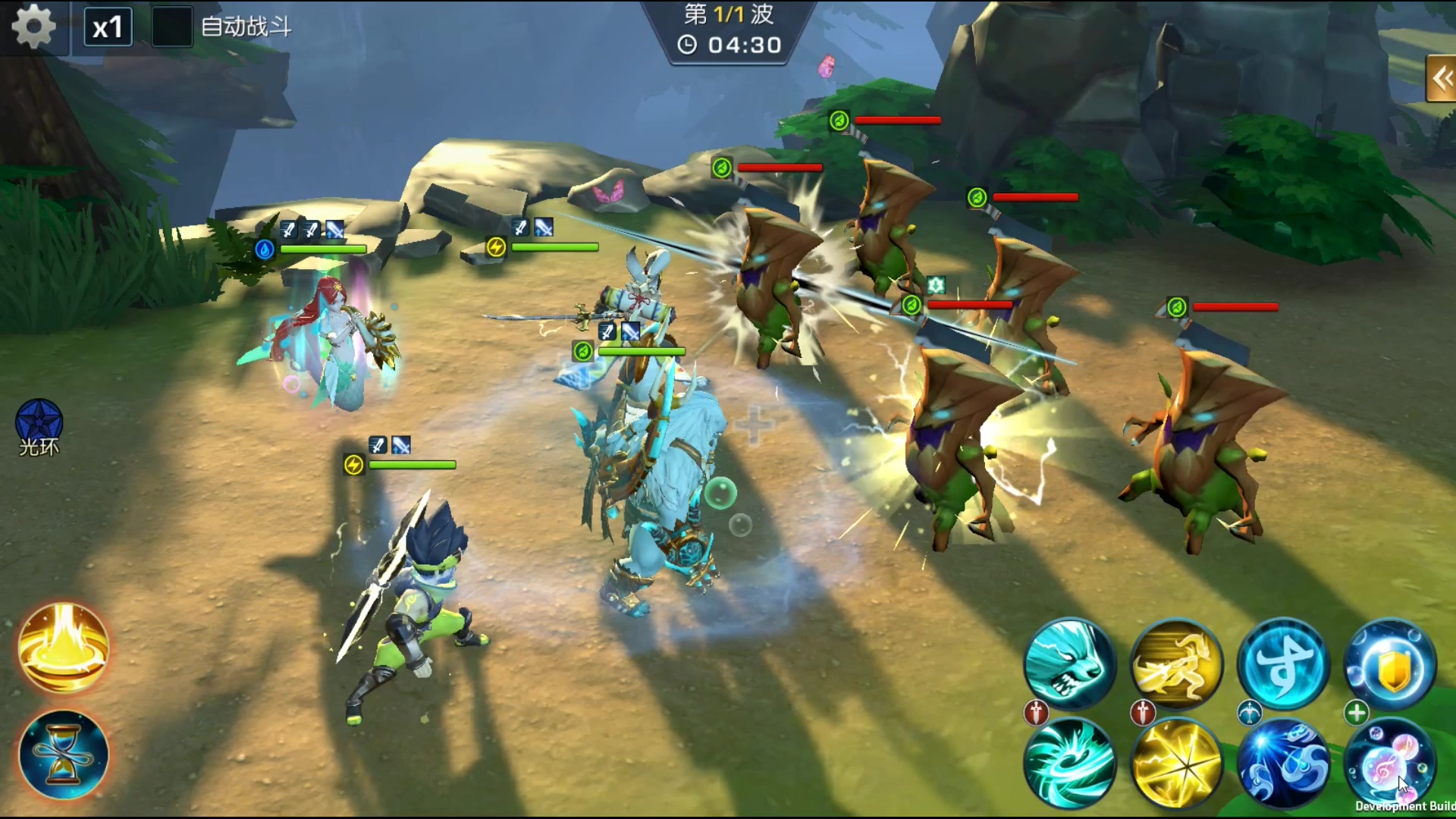
Task: Use the blue water swirl skill
Action: pos(1283,763)
